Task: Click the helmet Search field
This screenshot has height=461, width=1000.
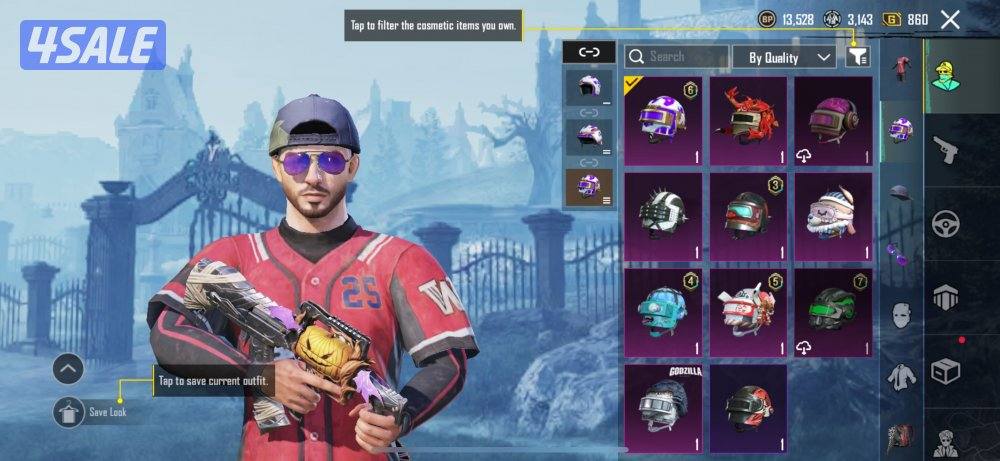Action: 677,57
